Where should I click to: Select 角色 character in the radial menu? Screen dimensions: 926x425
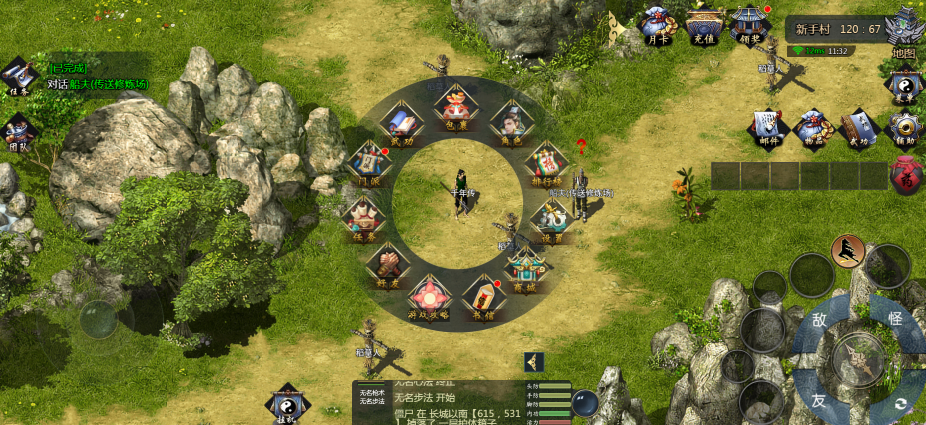coord(511,121)
